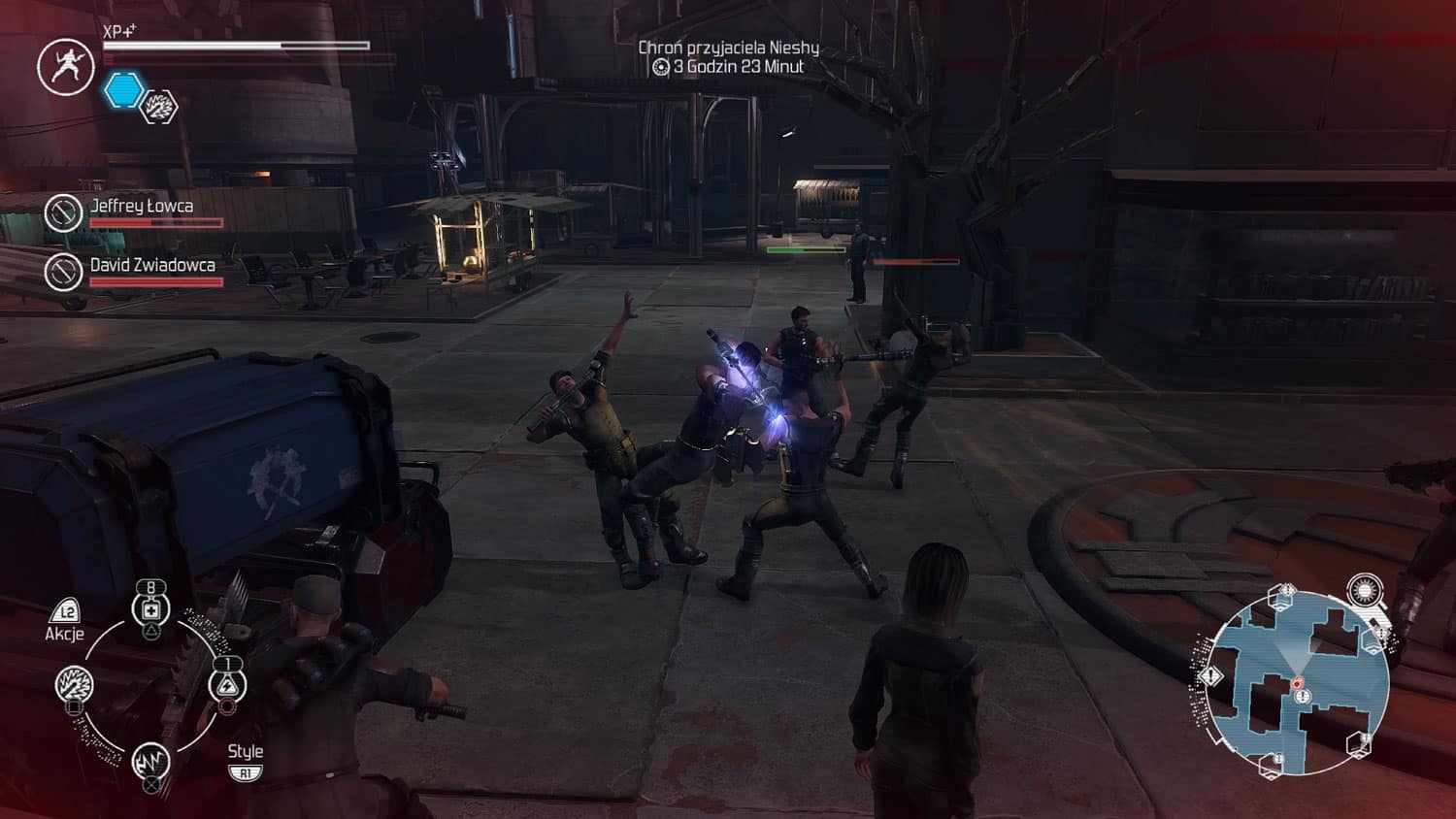Use the medkit item on the action wheel
Viewport: 1456px width, 819px height.
click(150, 609)
